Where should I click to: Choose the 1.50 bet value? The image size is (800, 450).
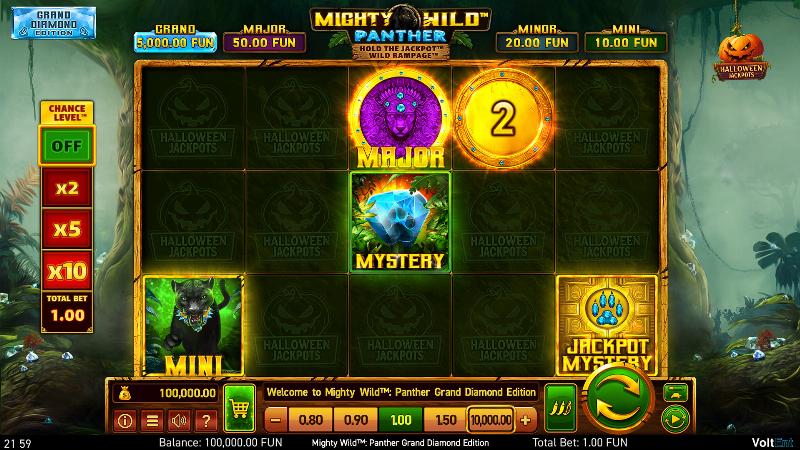coord(446,420)
